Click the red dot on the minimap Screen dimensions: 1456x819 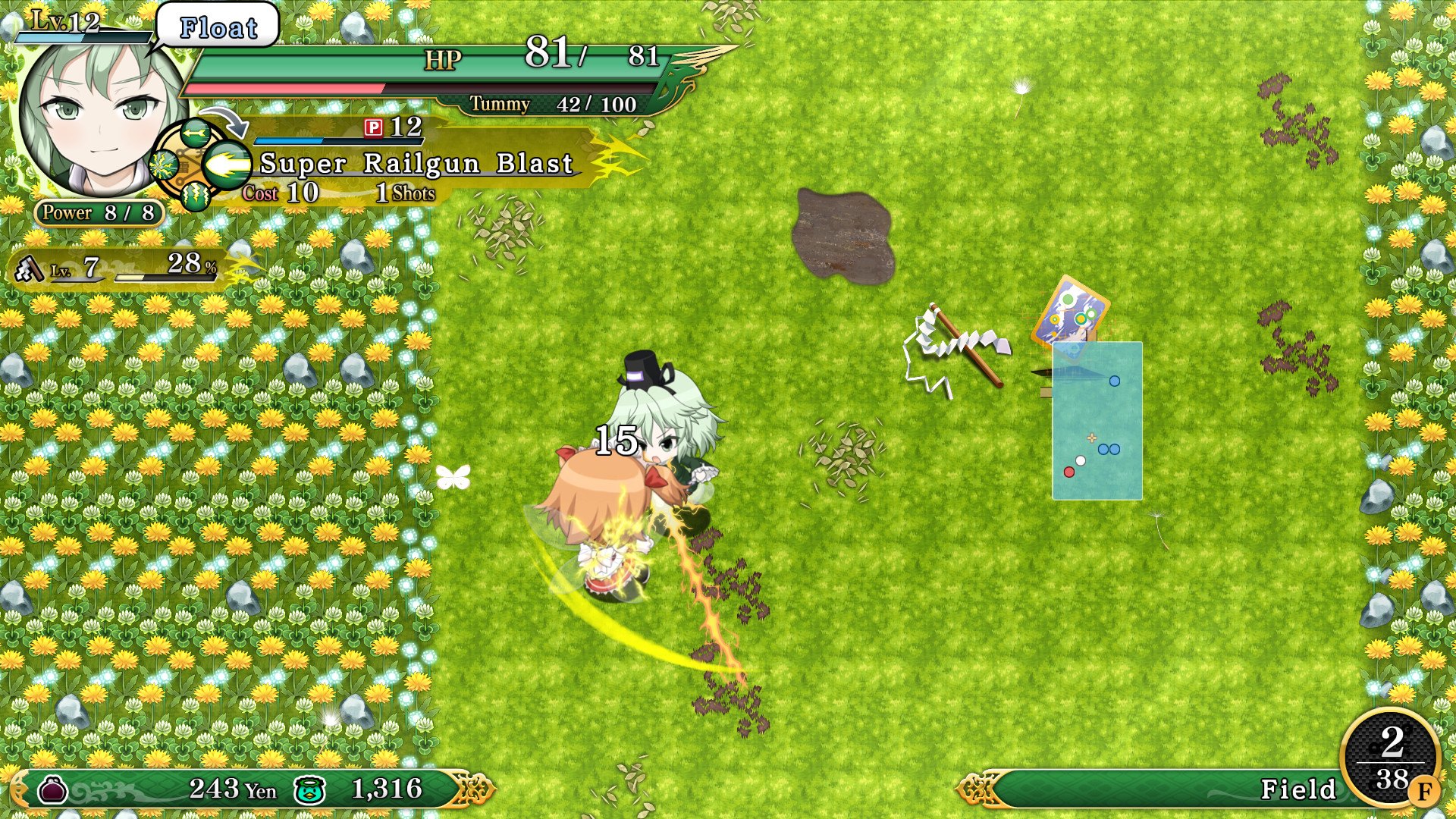coord(1070,471)
